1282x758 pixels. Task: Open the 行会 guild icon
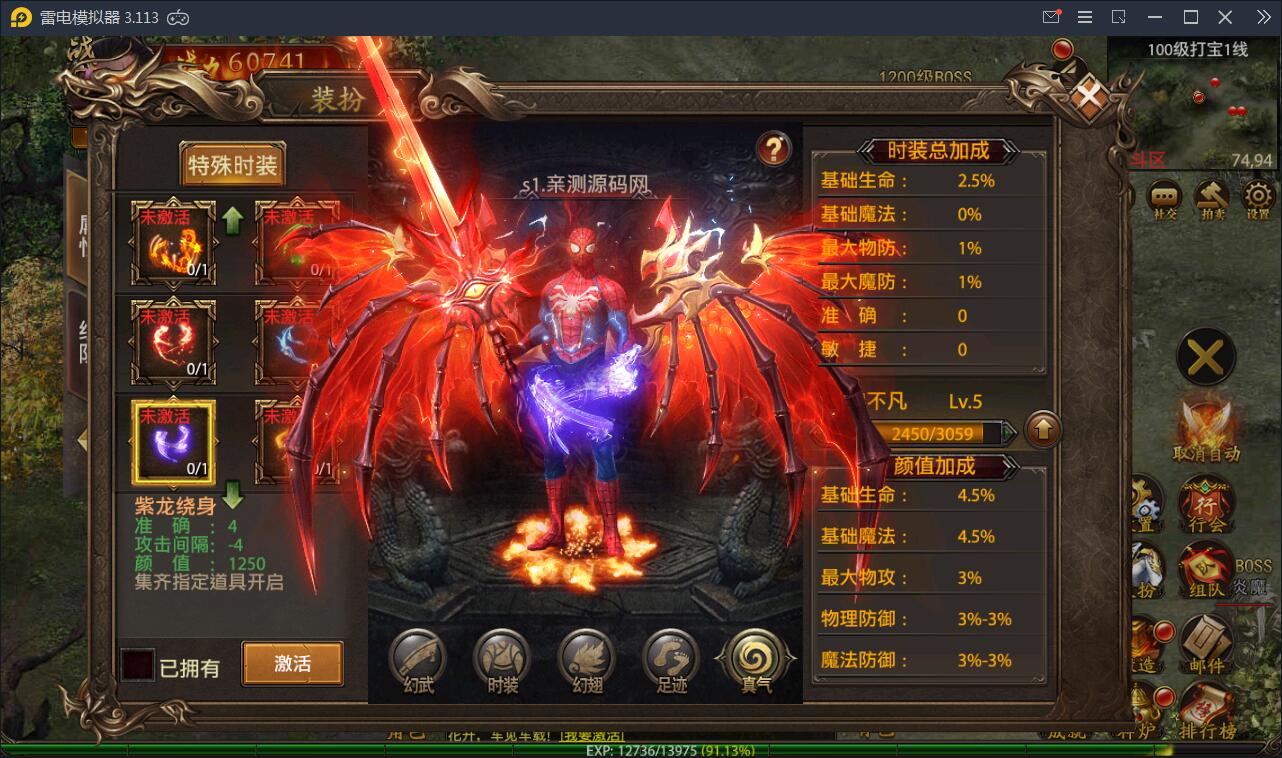(x=1206, y=502)
